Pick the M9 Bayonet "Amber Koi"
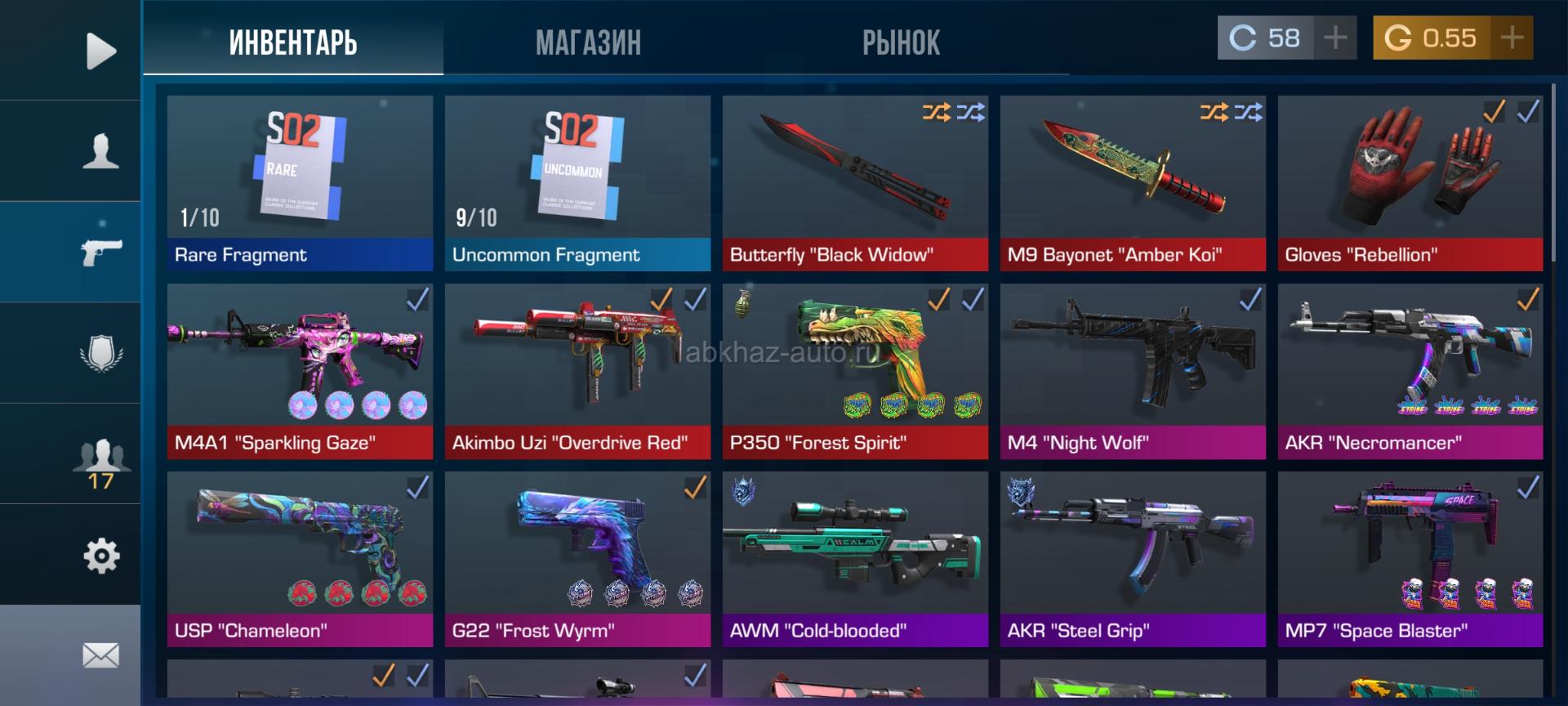The height and width of the screenshot is (706, 1568). tap(1133, 183)
